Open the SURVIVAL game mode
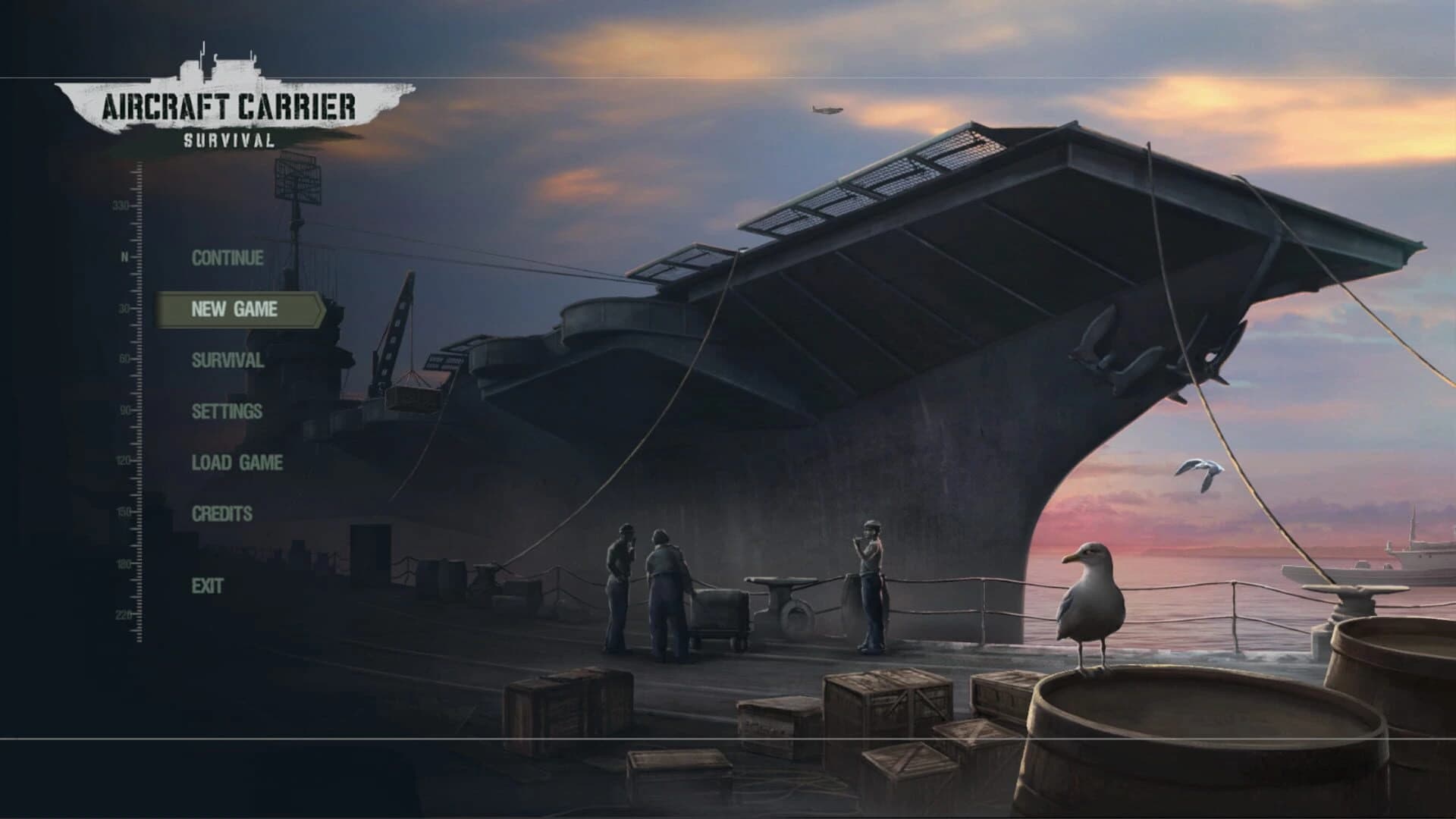This screenshot has width=1456, height=819. click(x=227, y=362)
